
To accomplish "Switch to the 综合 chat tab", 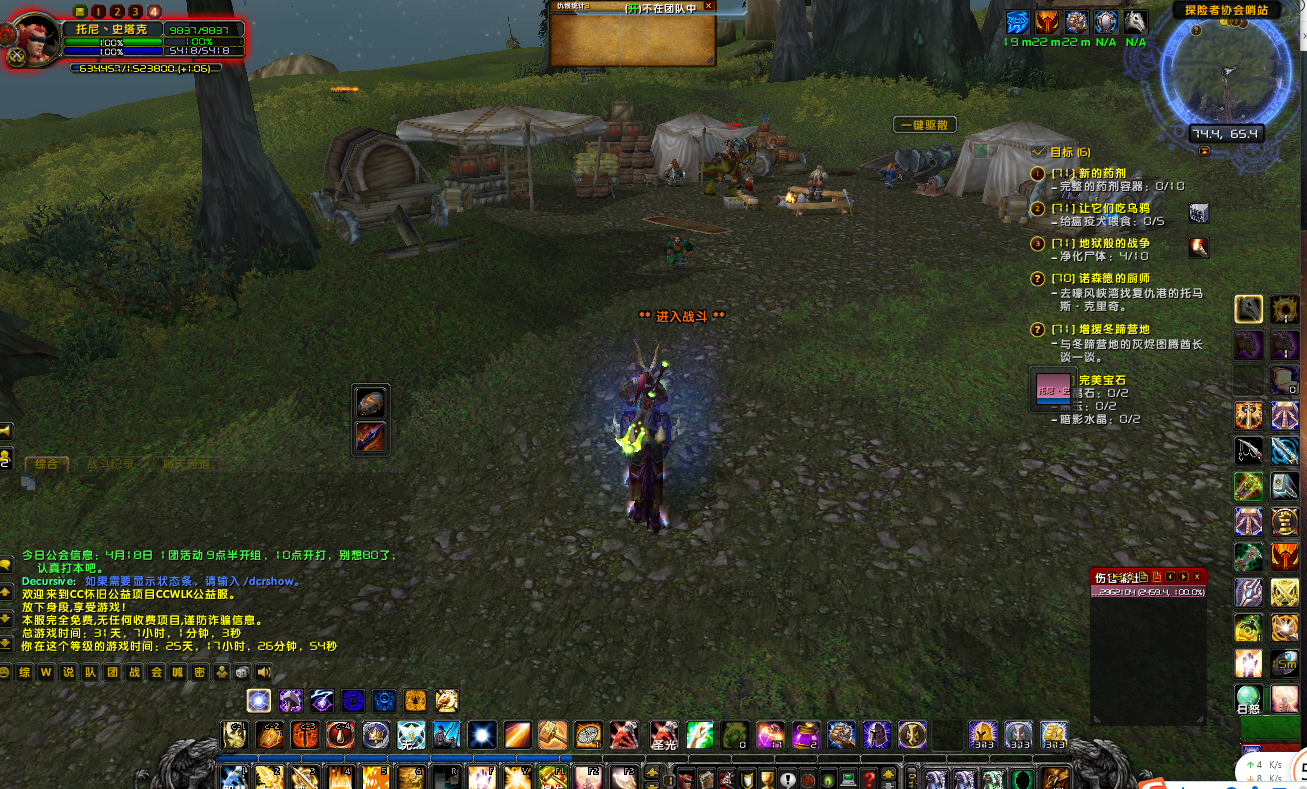I will click(47, 464).
